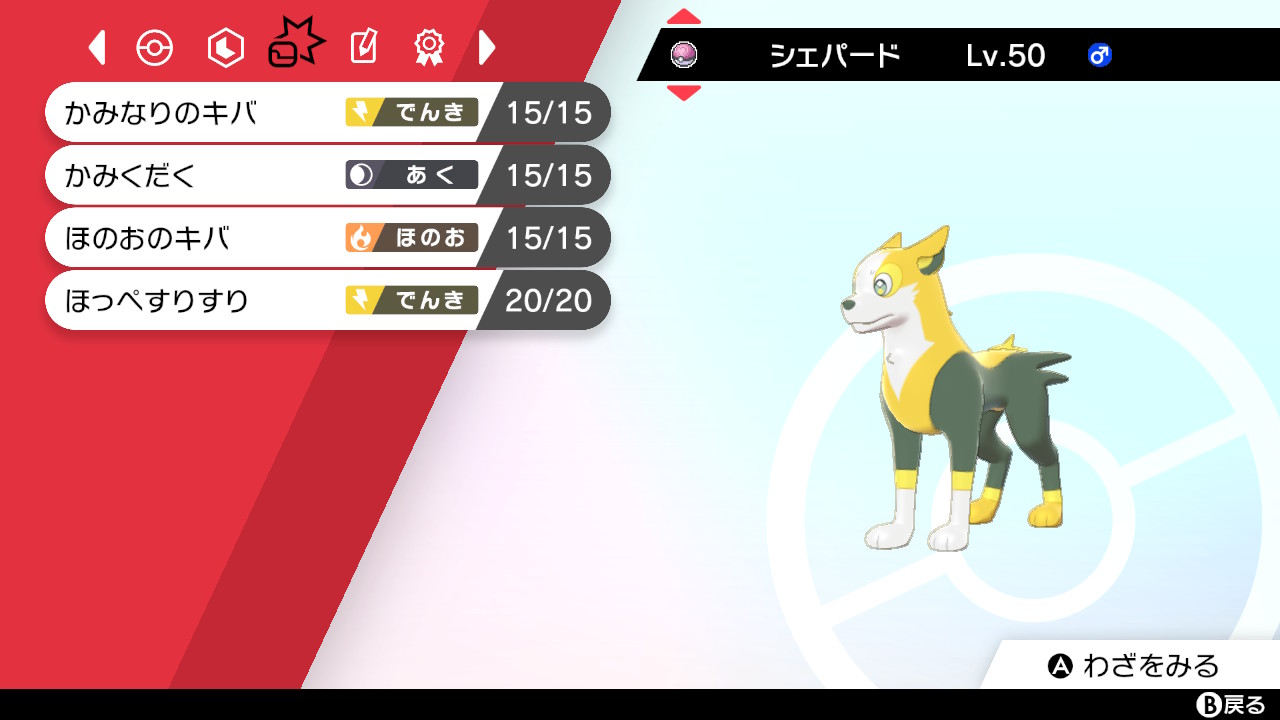1280x720 pixels.
Task: Click the 20/20 PP counter display
Action: click(550, 300)
